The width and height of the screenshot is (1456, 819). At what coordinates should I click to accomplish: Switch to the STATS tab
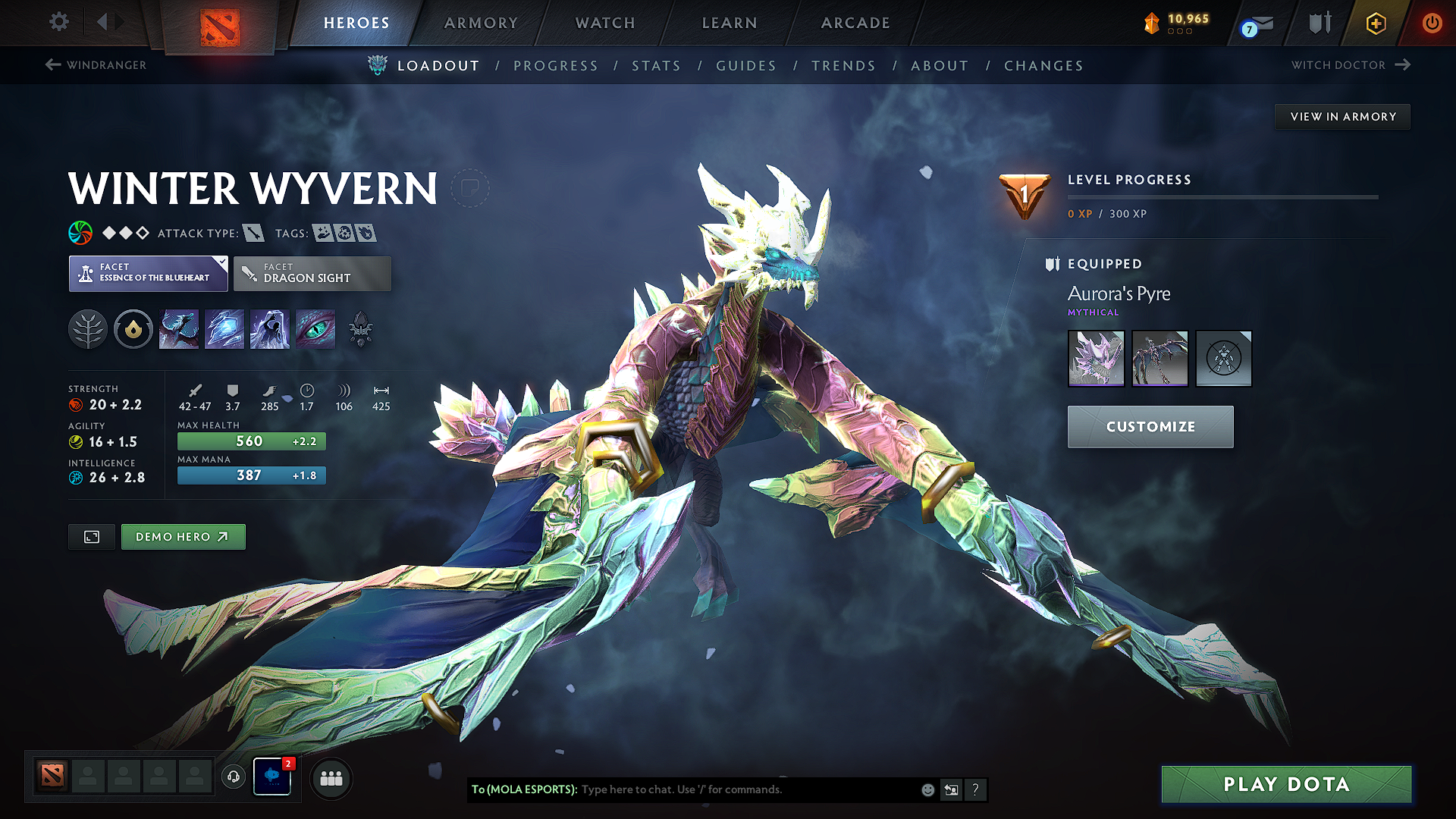(656, 65)
